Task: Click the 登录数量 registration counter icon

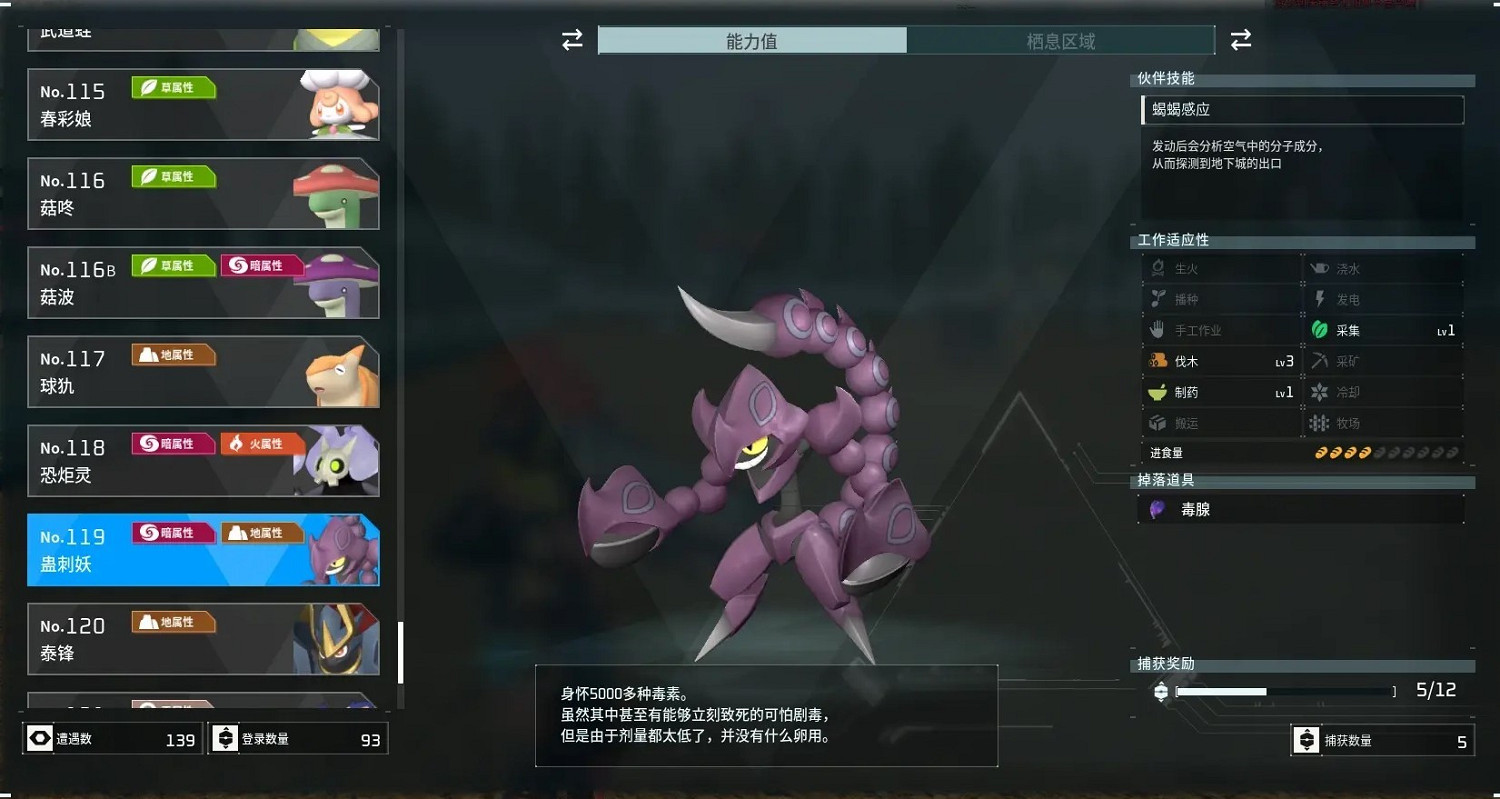Action: [224, 738]
